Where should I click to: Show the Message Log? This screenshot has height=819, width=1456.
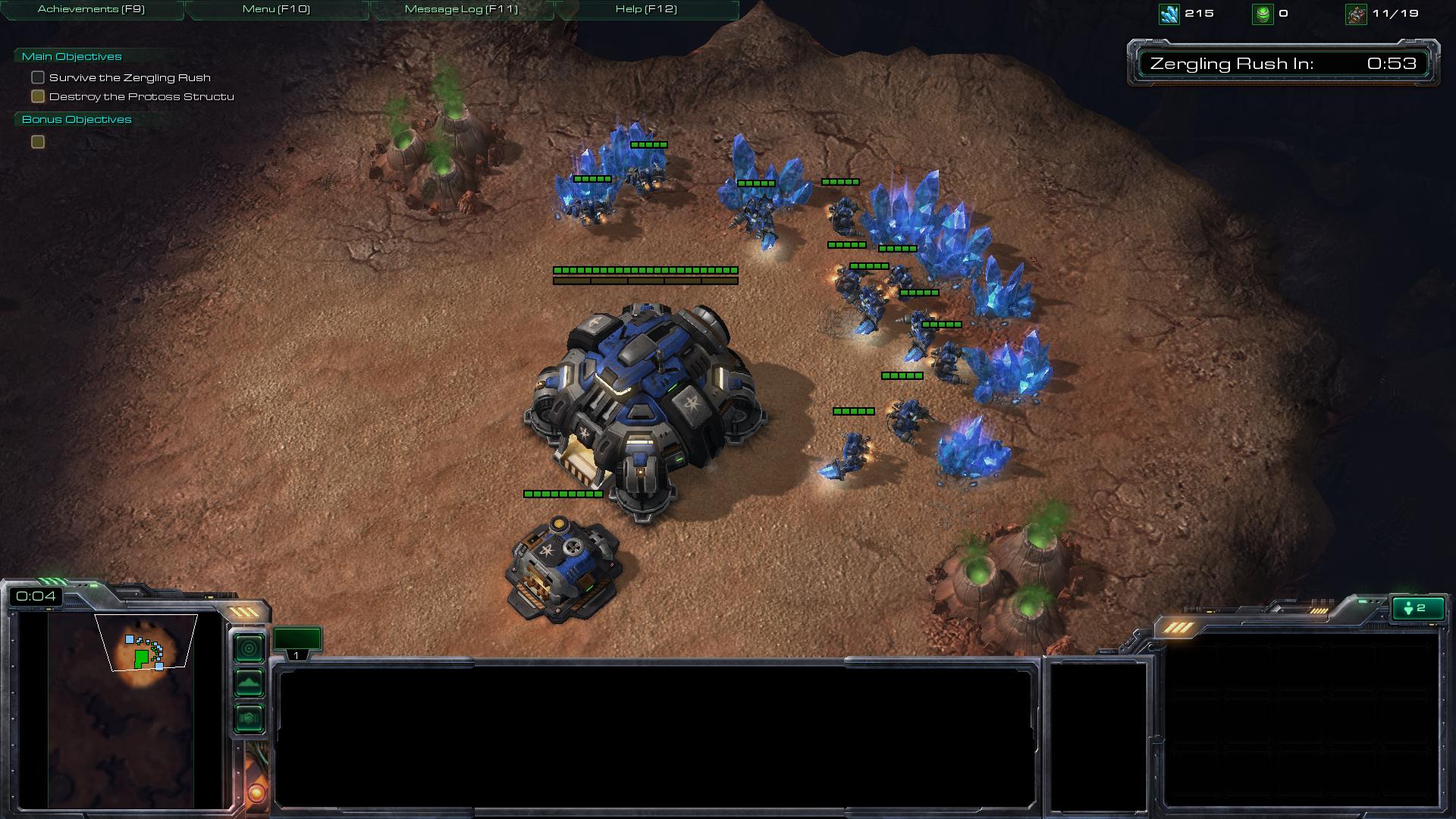tap(461, 9)
